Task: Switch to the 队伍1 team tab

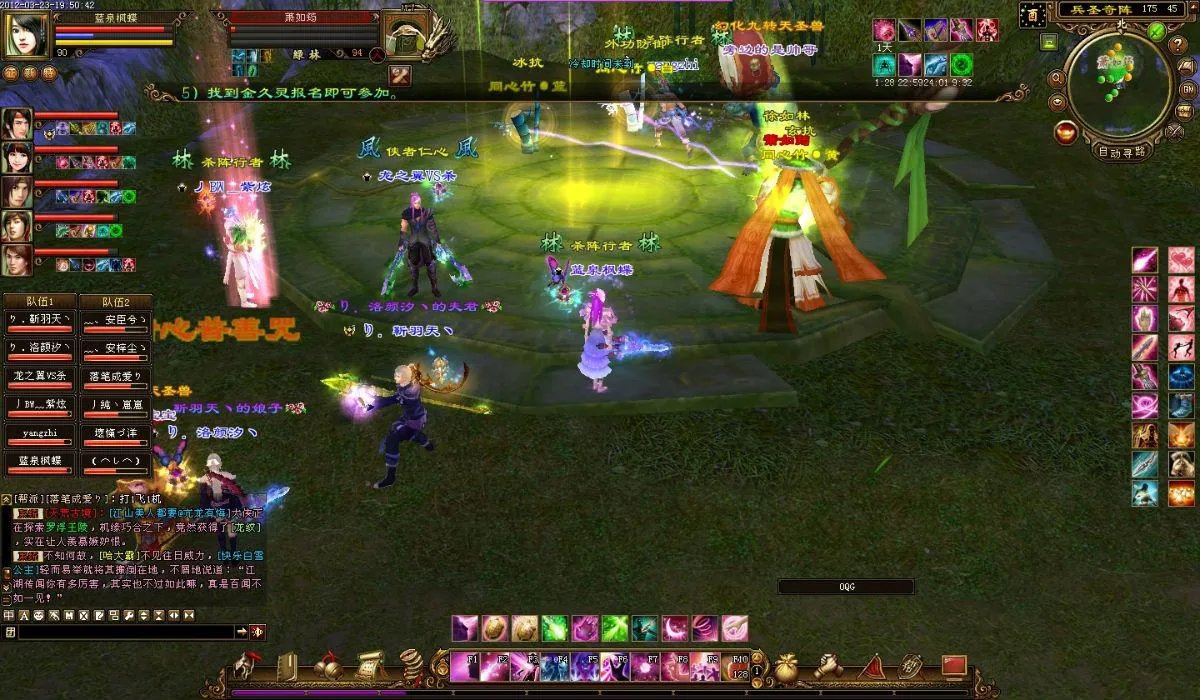Action: (39, 301)
